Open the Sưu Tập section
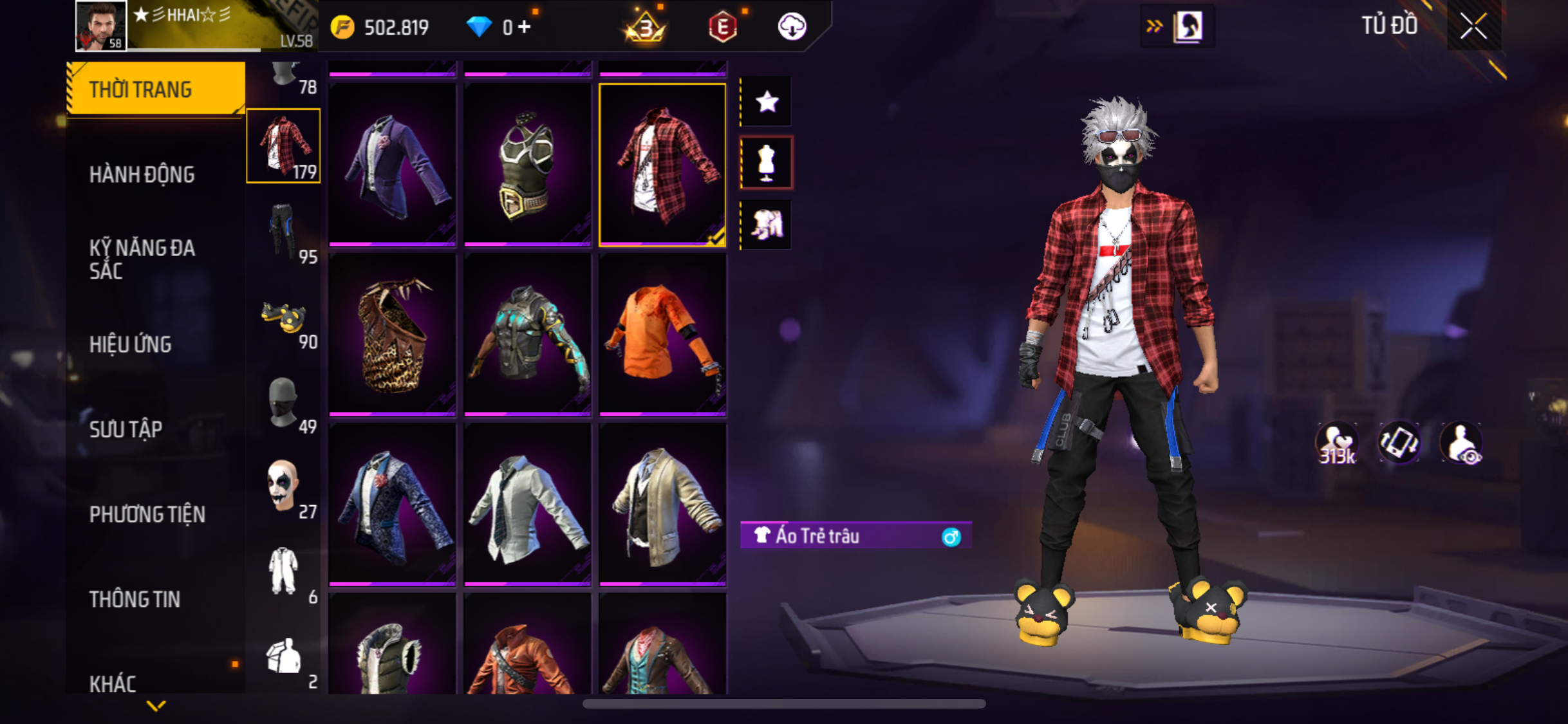1568x724 pixels. [x=126, y=429]
